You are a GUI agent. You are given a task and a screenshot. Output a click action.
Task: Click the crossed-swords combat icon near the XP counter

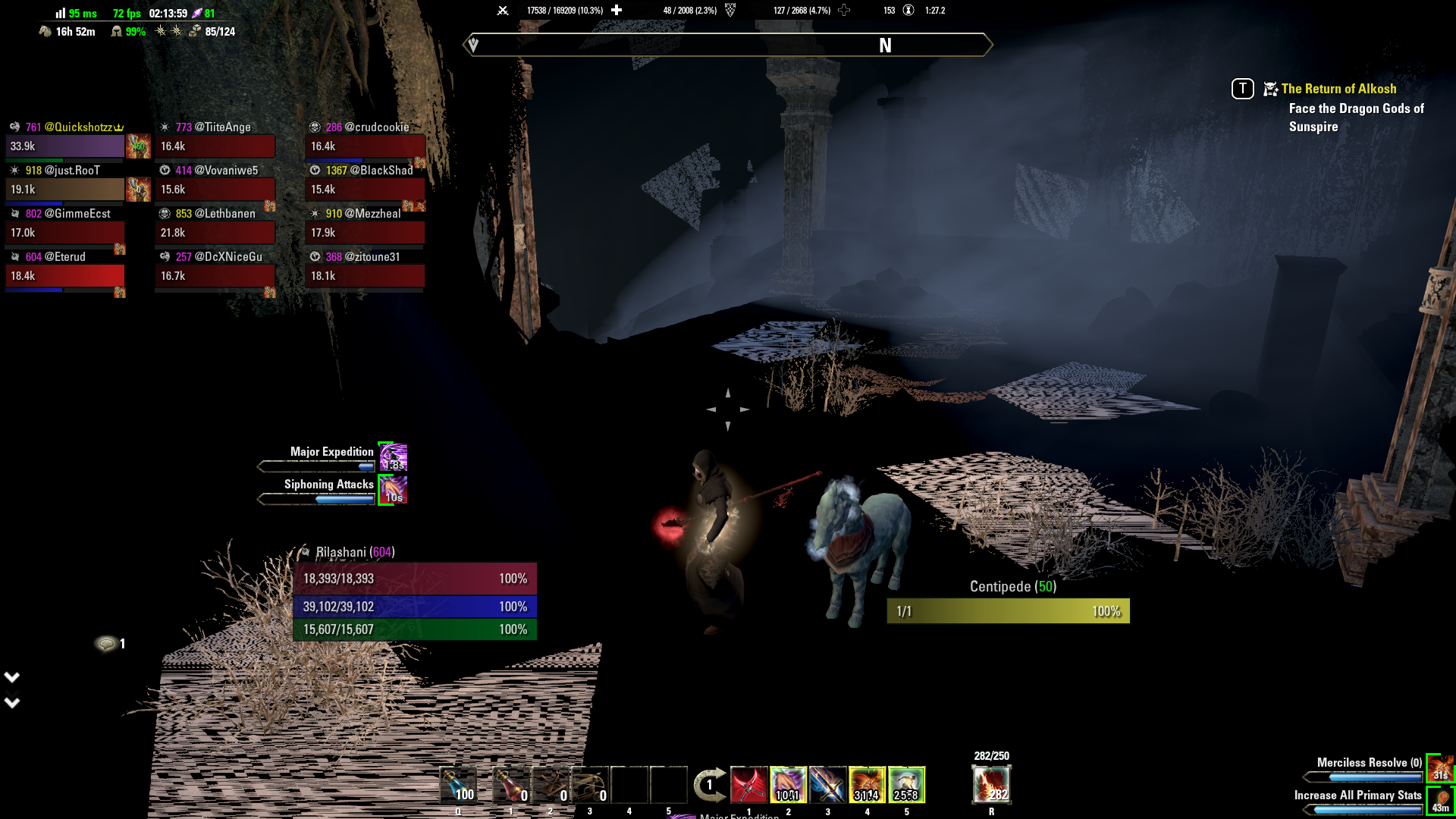pos(502,10)
